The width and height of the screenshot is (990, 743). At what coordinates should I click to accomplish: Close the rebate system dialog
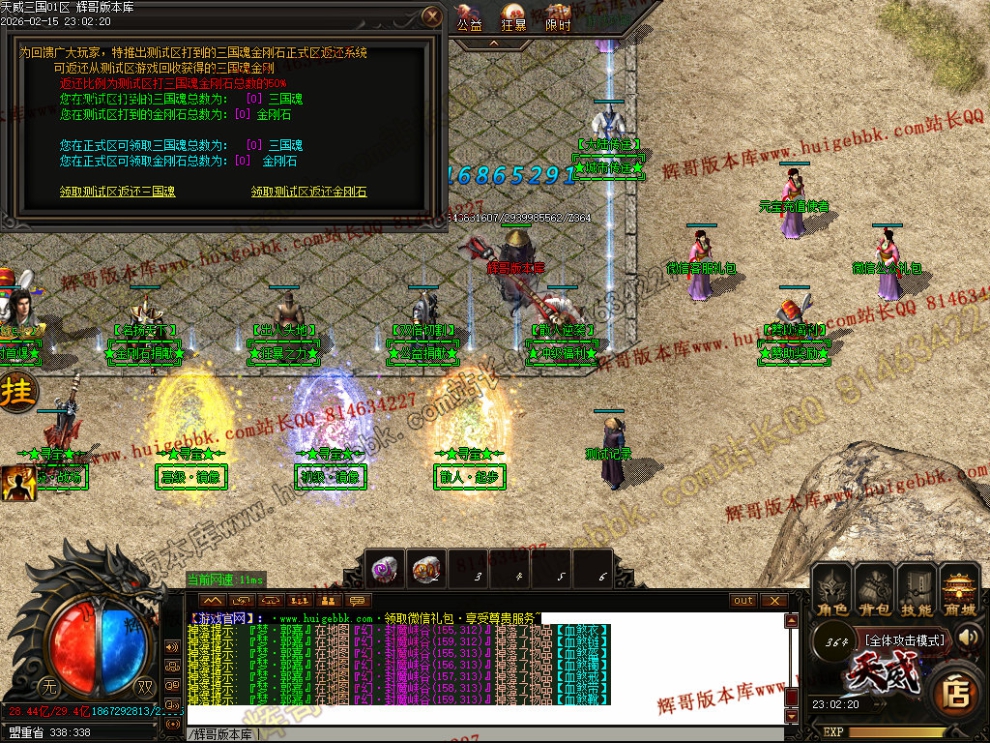point(431,17)
